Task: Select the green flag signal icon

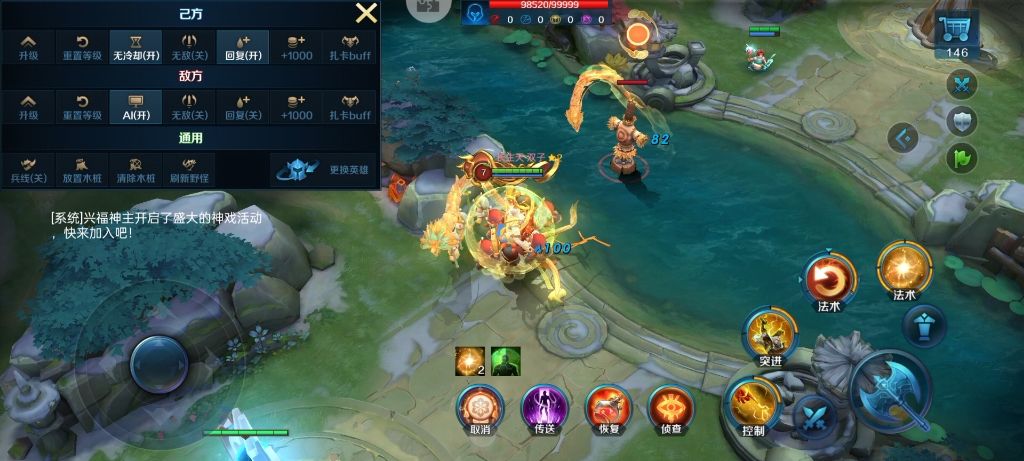Action: click(x=961, y=157)
